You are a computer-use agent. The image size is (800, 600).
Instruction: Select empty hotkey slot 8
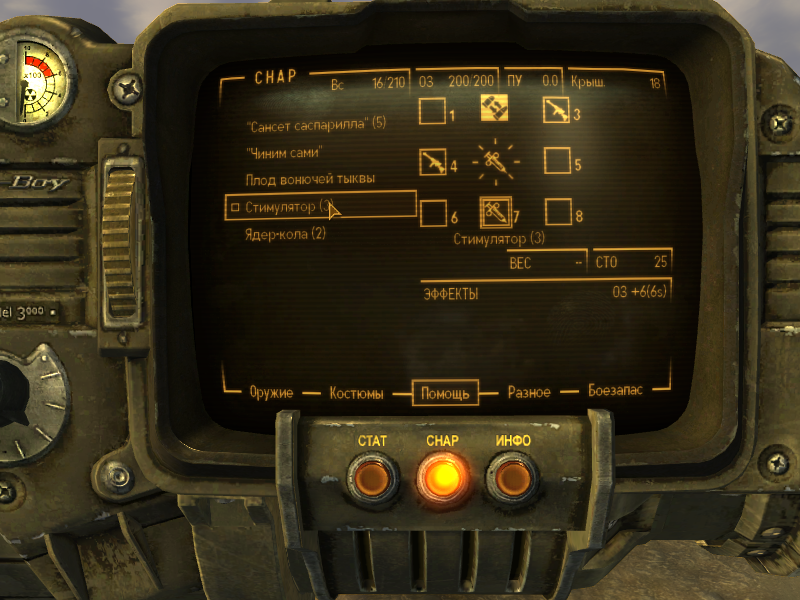click(558, 212)
